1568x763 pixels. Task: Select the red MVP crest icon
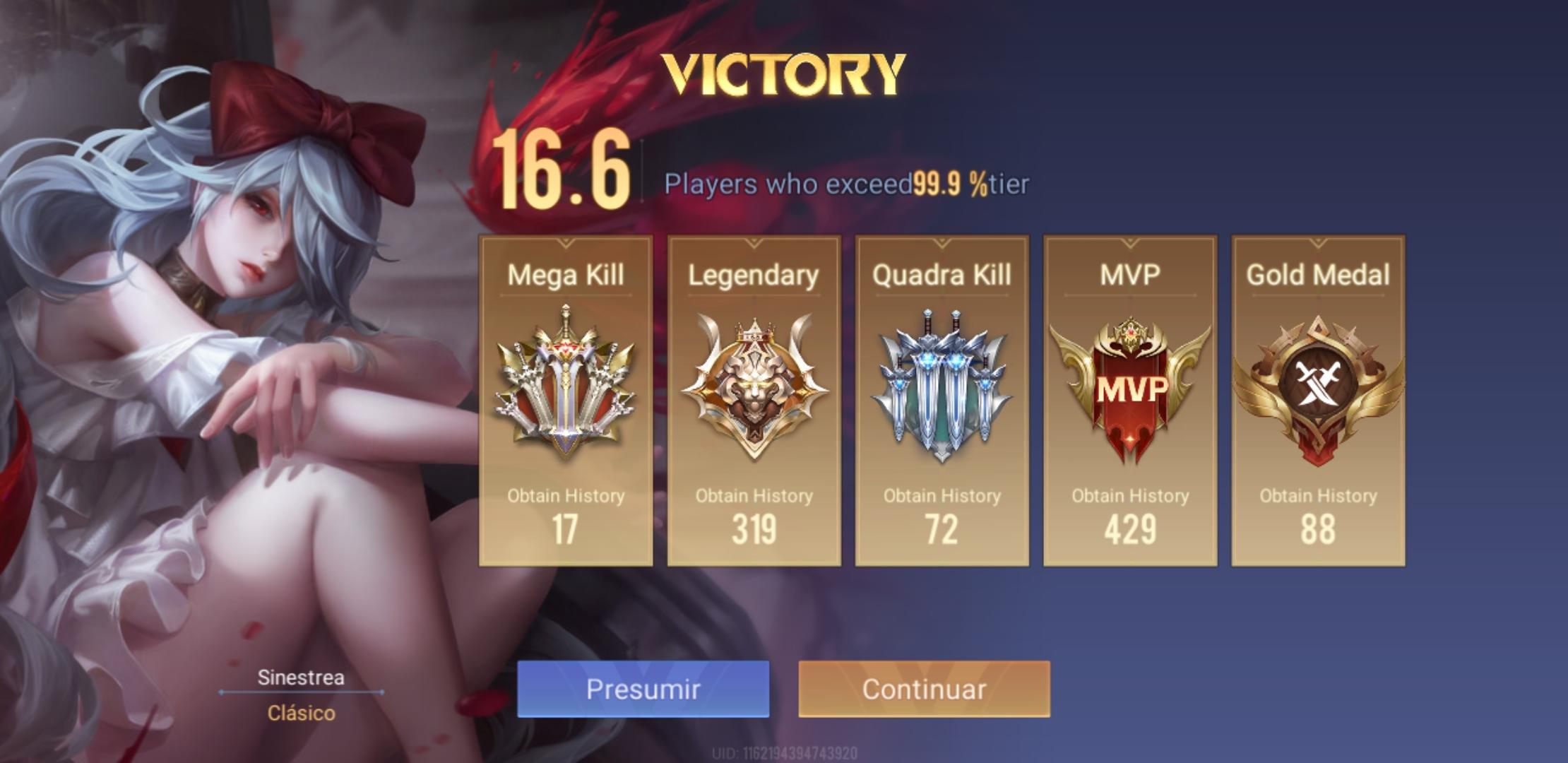pyautogui.click(x=1130, y=392)
